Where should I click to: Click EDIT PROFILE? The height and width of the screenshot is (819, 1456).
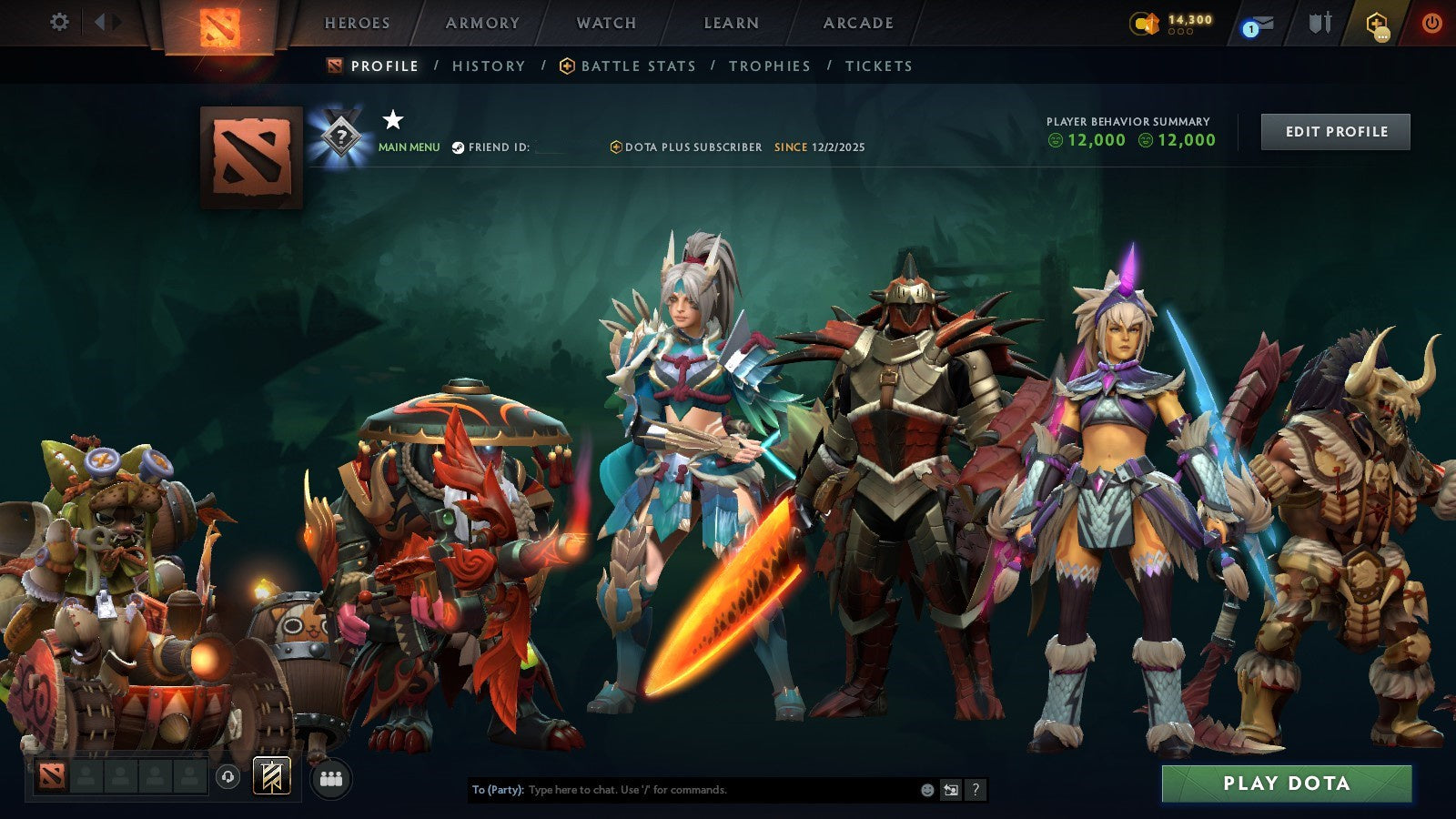tap(1335, 131)
